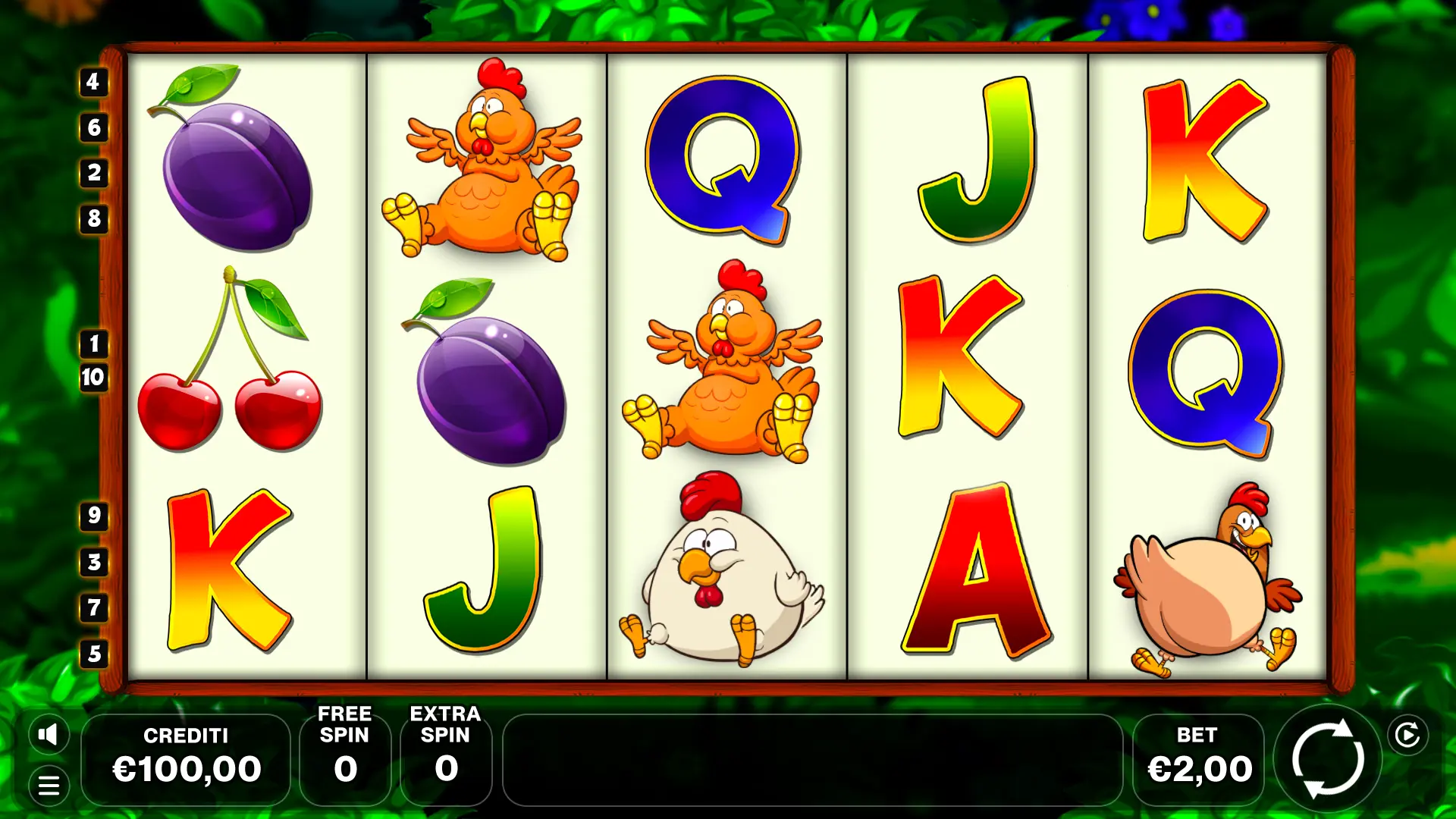Highlight payline number 6
The height and width of the screenshot is (819, 1456).
coord(93,127)
